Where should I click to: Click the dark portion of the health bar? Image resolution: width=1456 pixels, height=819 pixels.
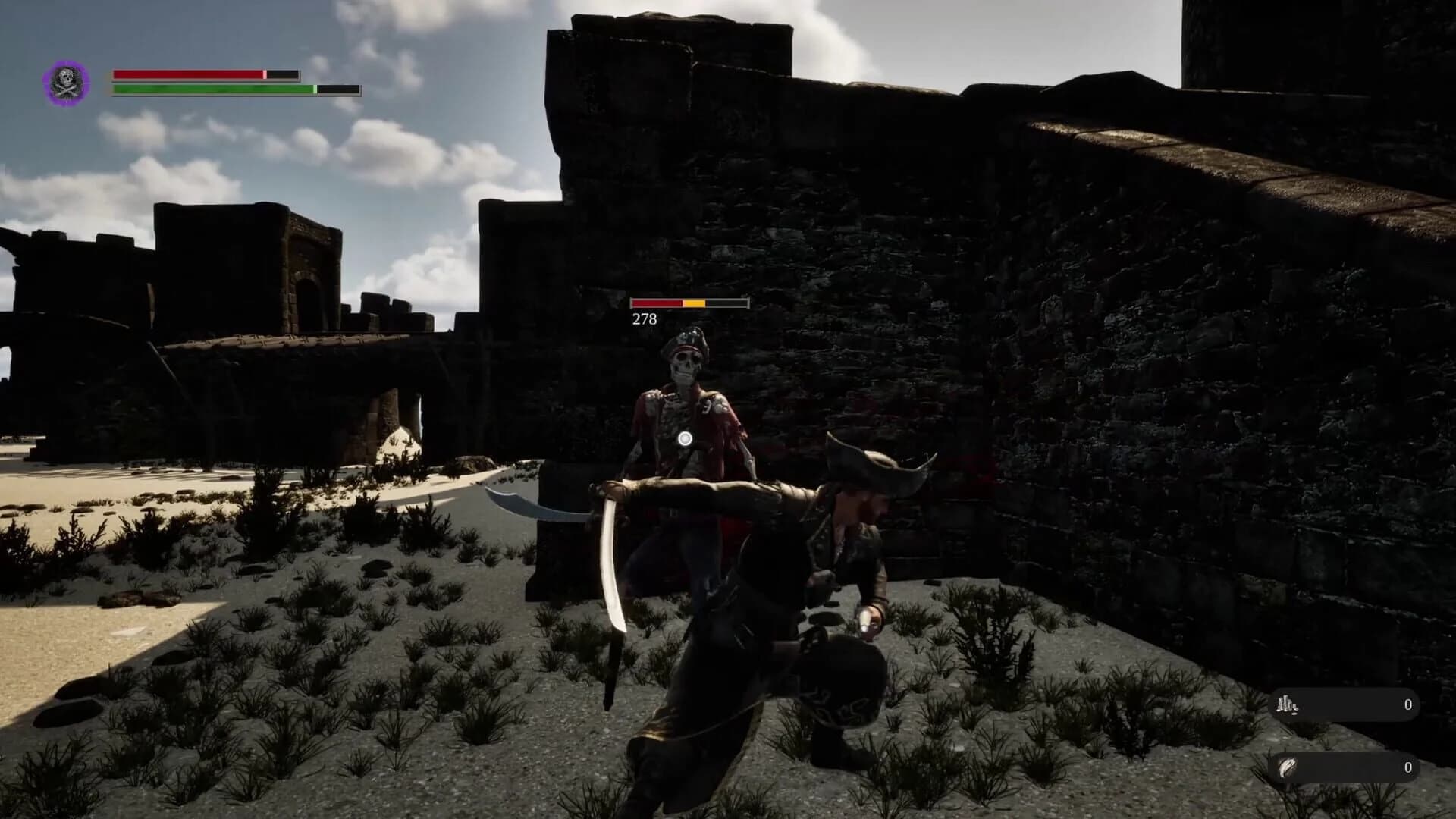pyautogui.click(x=281, y=74)
